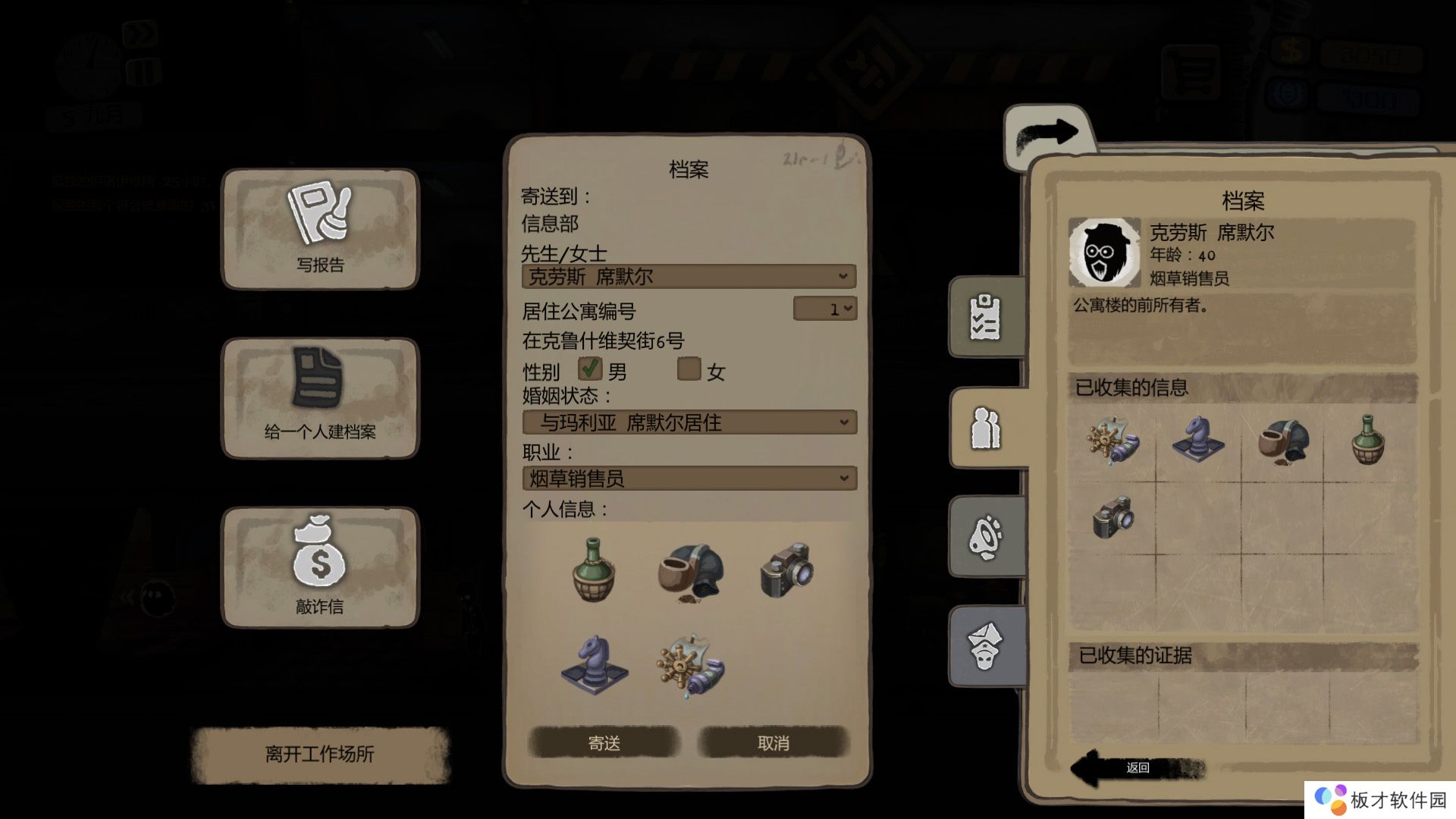Pick the chess knight in personal info
The height and width of the screenshot is (819, 1456).
click(594, 664)
